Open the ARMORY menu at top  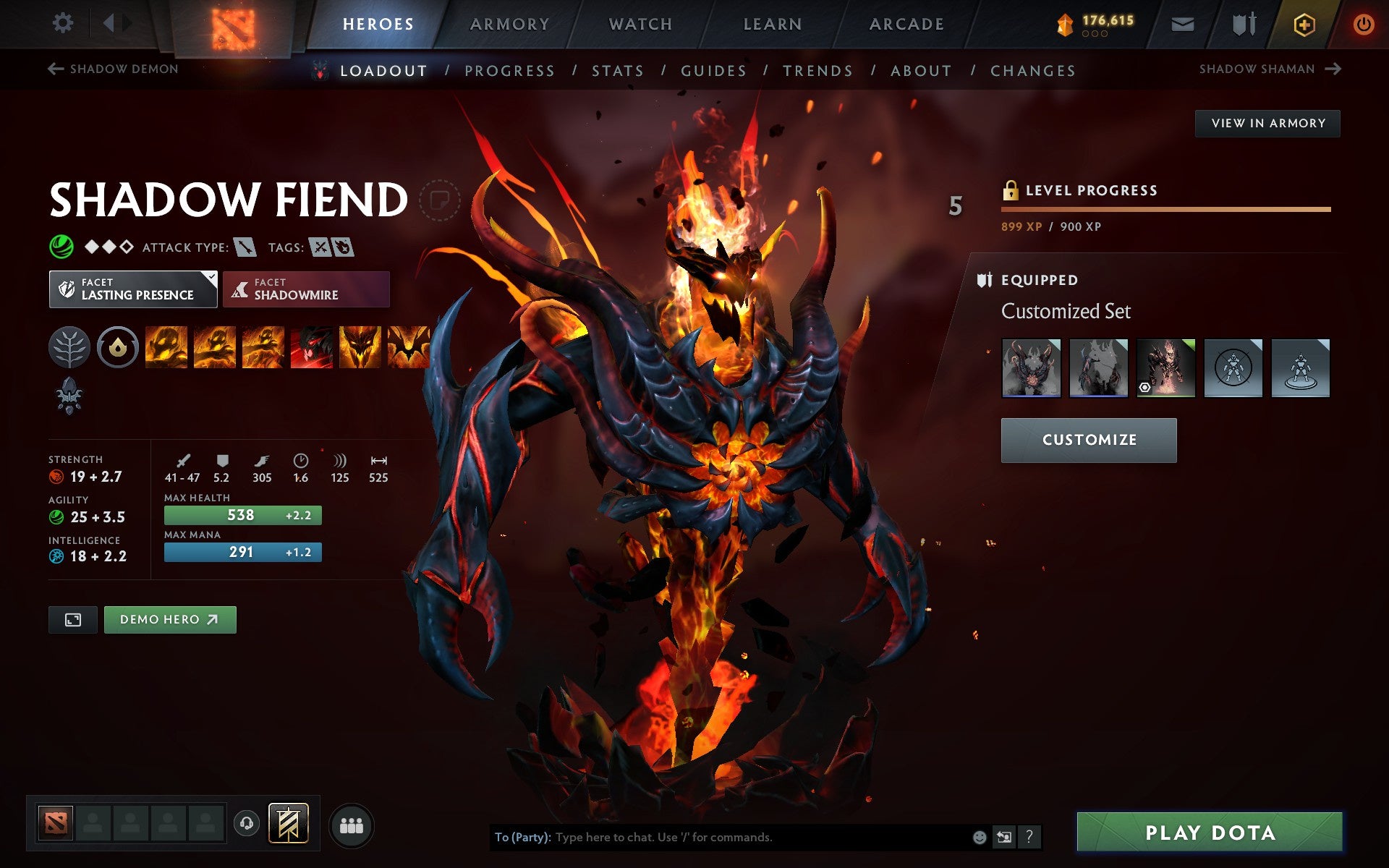[509, 23]
